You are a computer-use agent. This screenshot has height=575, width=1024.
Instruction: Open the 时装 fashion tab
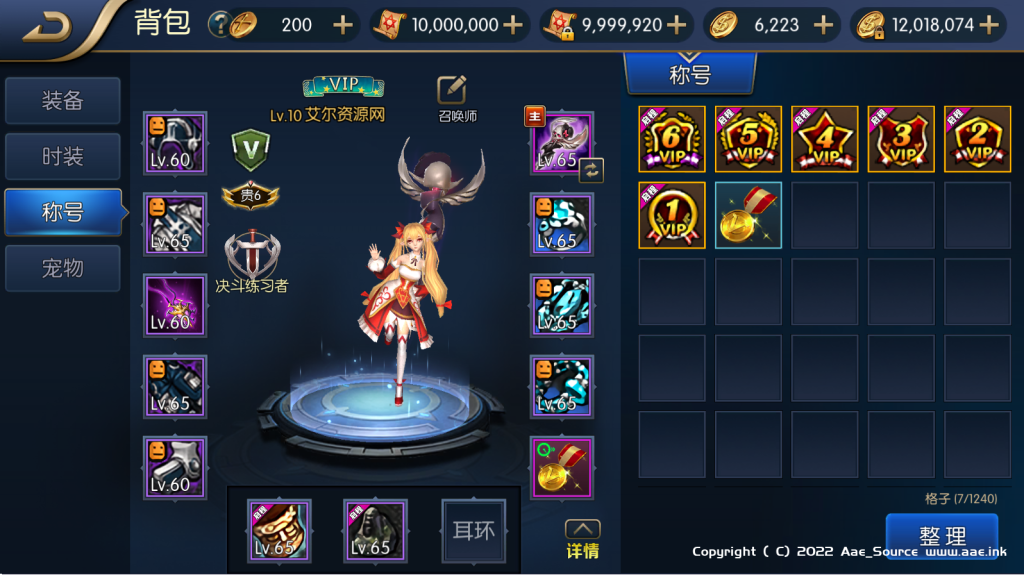coord(62,157)
